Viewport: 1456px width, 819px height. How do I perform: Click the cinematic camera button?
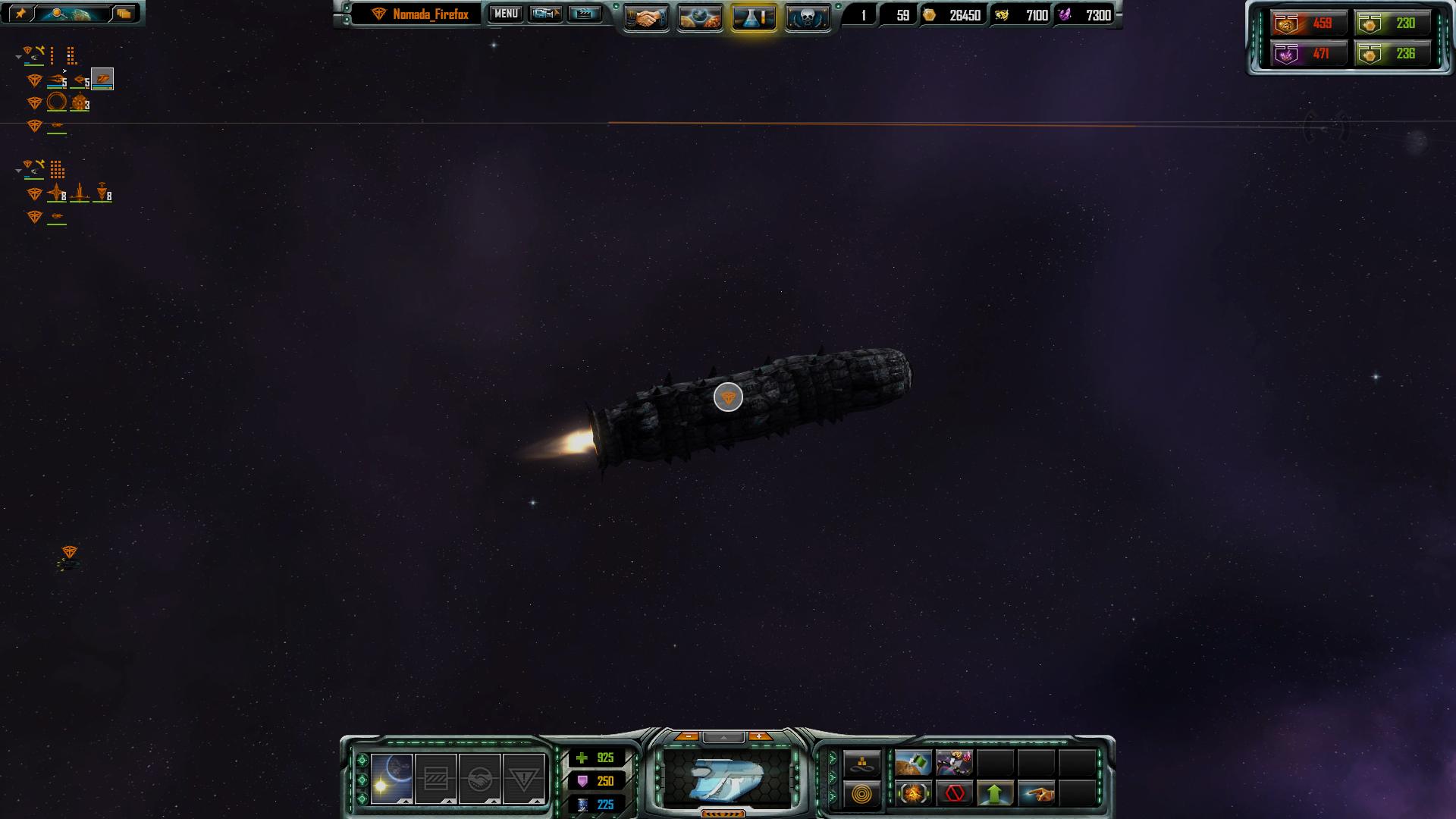point(545,14)
